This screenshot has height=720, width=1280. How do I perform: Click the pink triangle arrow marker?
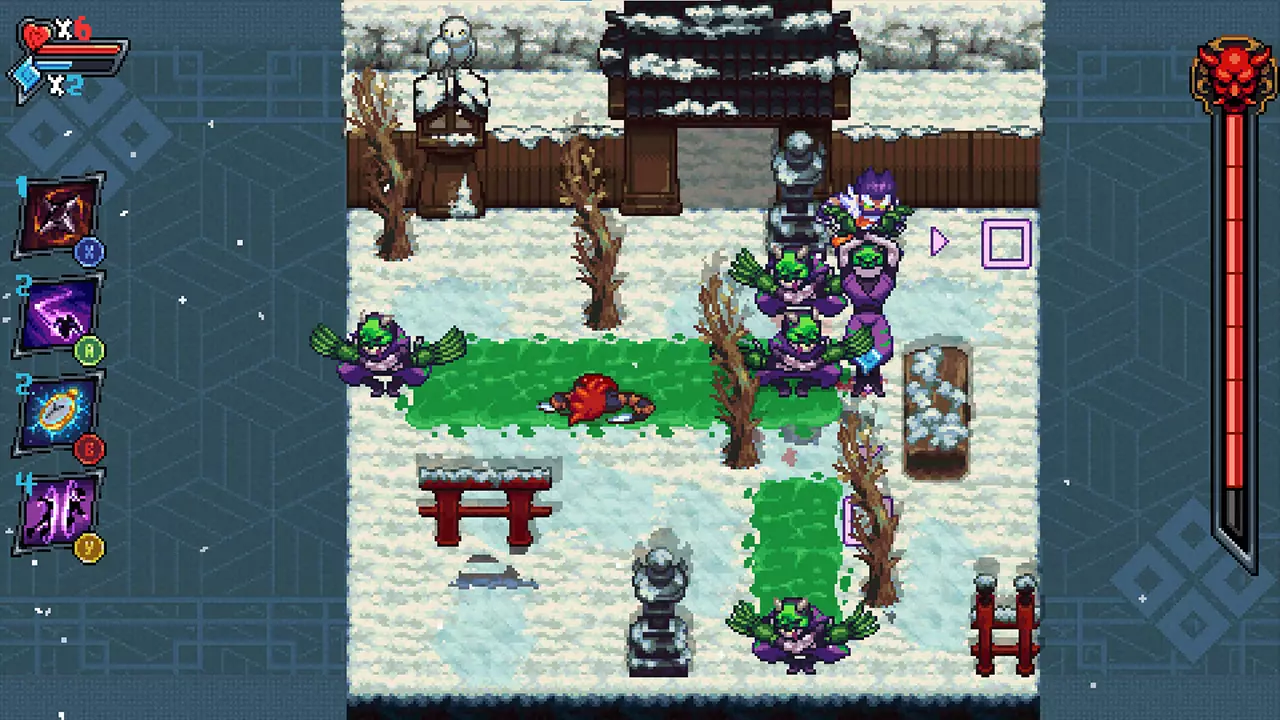point(939,242)
